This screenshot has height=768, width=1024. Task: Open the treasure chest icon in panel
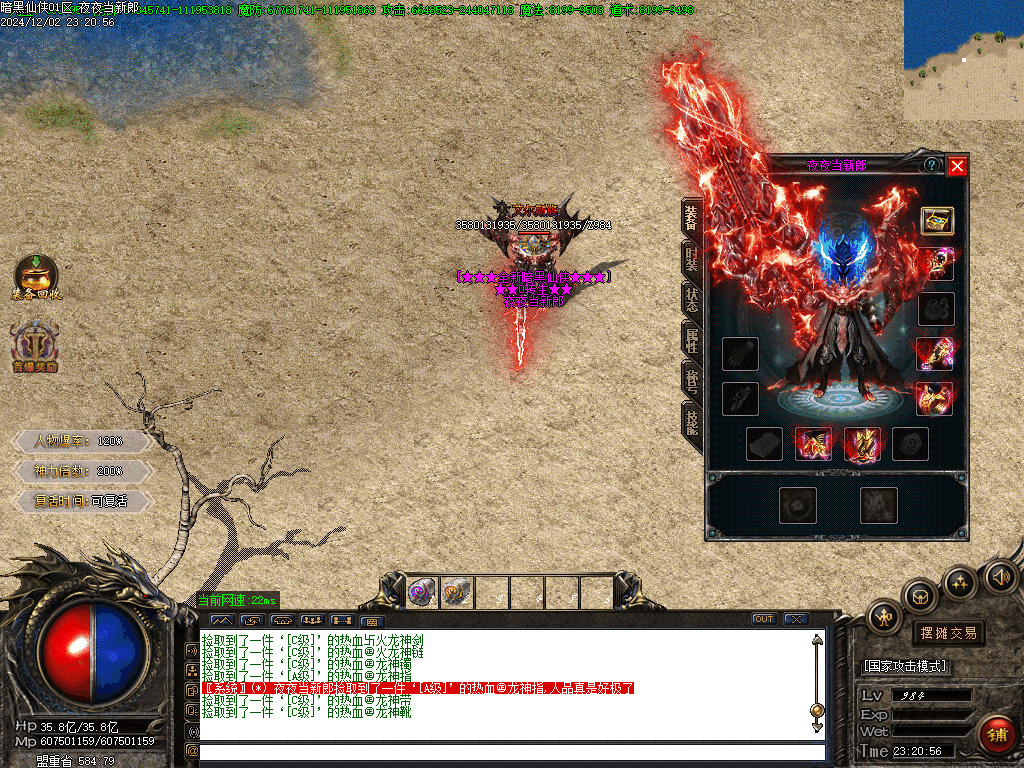936,220
